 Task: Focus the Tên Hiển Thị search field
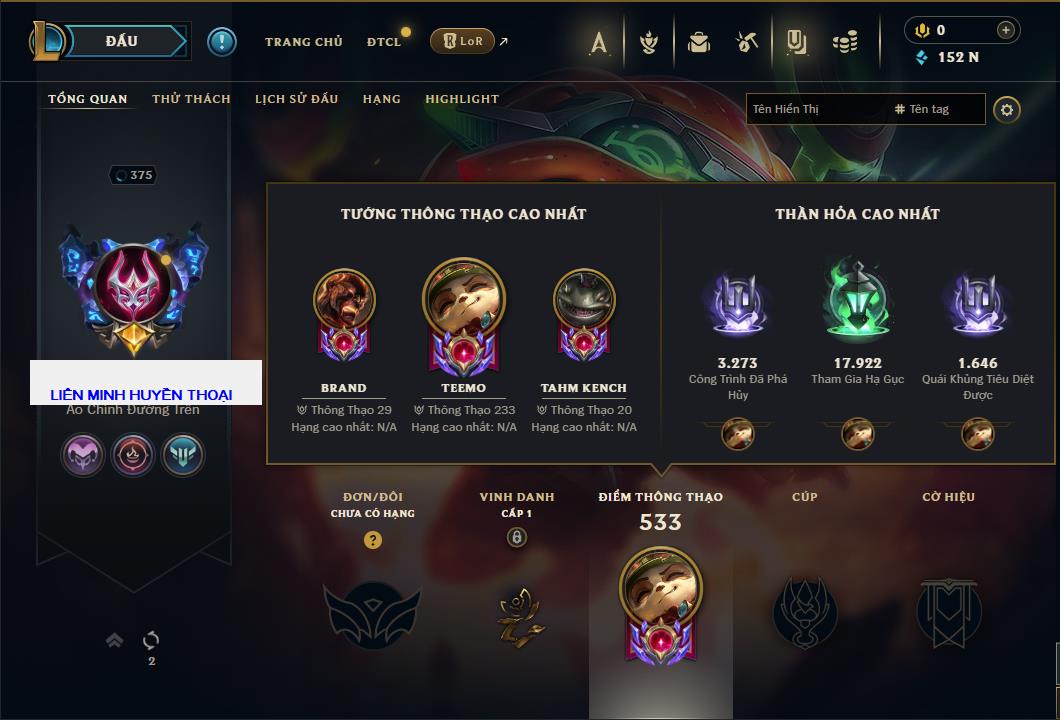pos(815,109)
